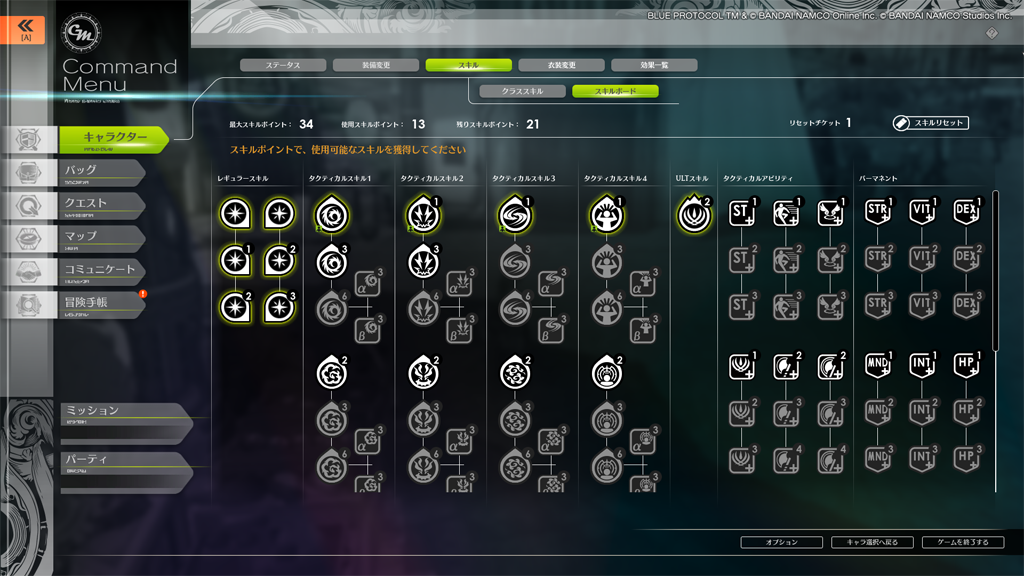The image size is (1024, 576).
Task: Select クエスト from the command menu
Action: pyautogui.click(x=100, y=205)
